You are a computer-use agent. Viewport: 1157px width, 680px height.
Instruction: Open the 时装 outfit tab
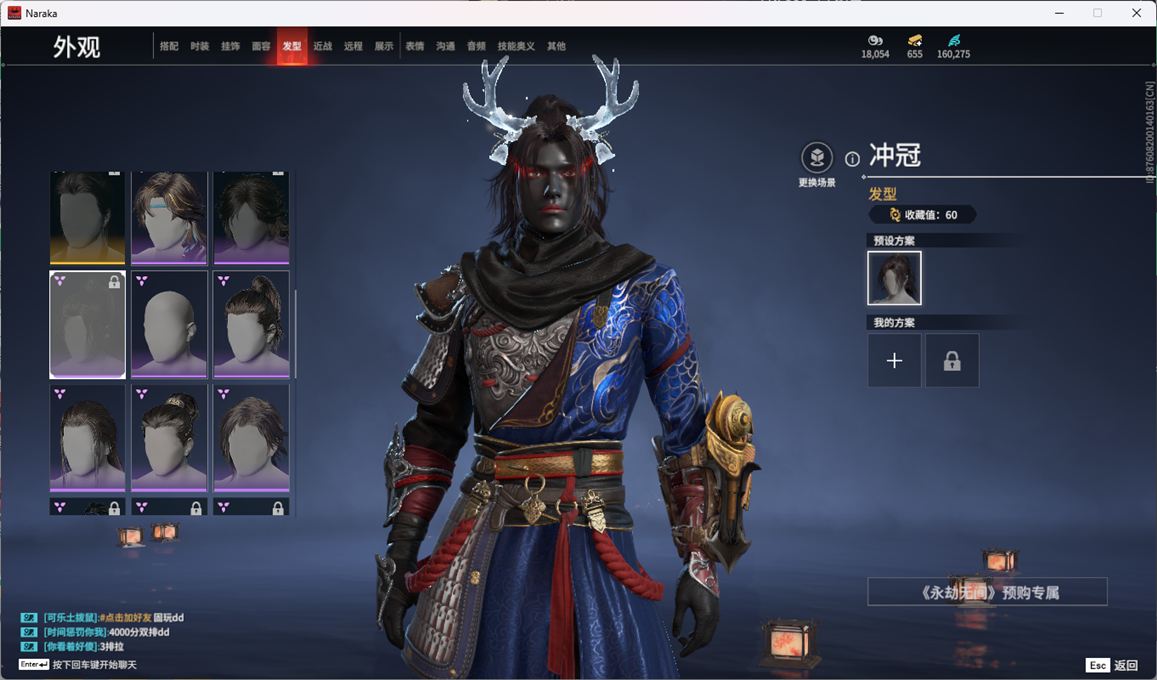200,46
